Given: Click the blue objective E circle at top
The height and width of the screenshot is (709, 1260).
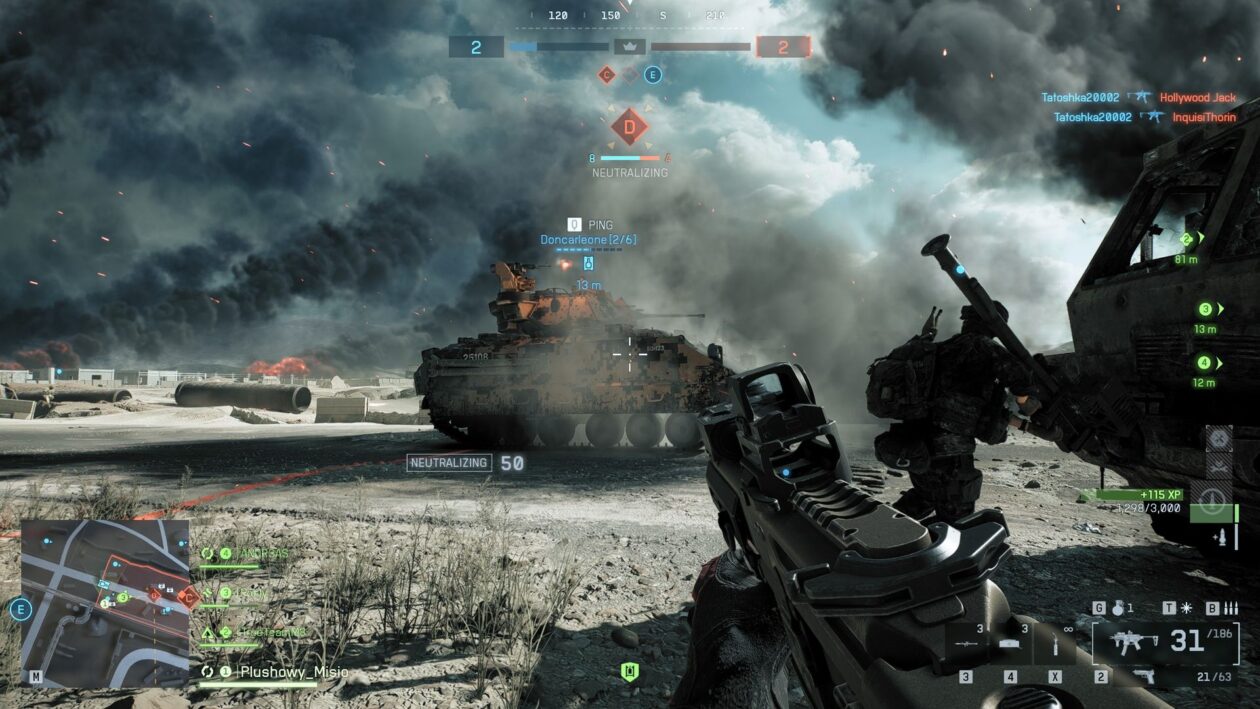Looking at the screenshot, I should pos(653,74).
